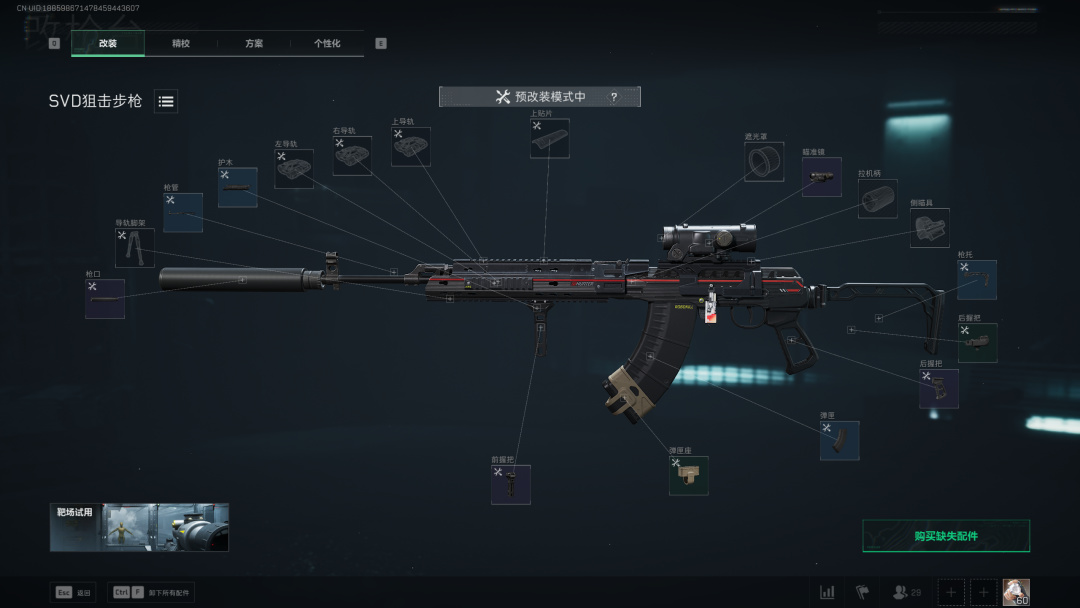Viewport: 1080px width, 608px height.
Task: Select the 个性化 tab
Action: click(x=327, y=44)
